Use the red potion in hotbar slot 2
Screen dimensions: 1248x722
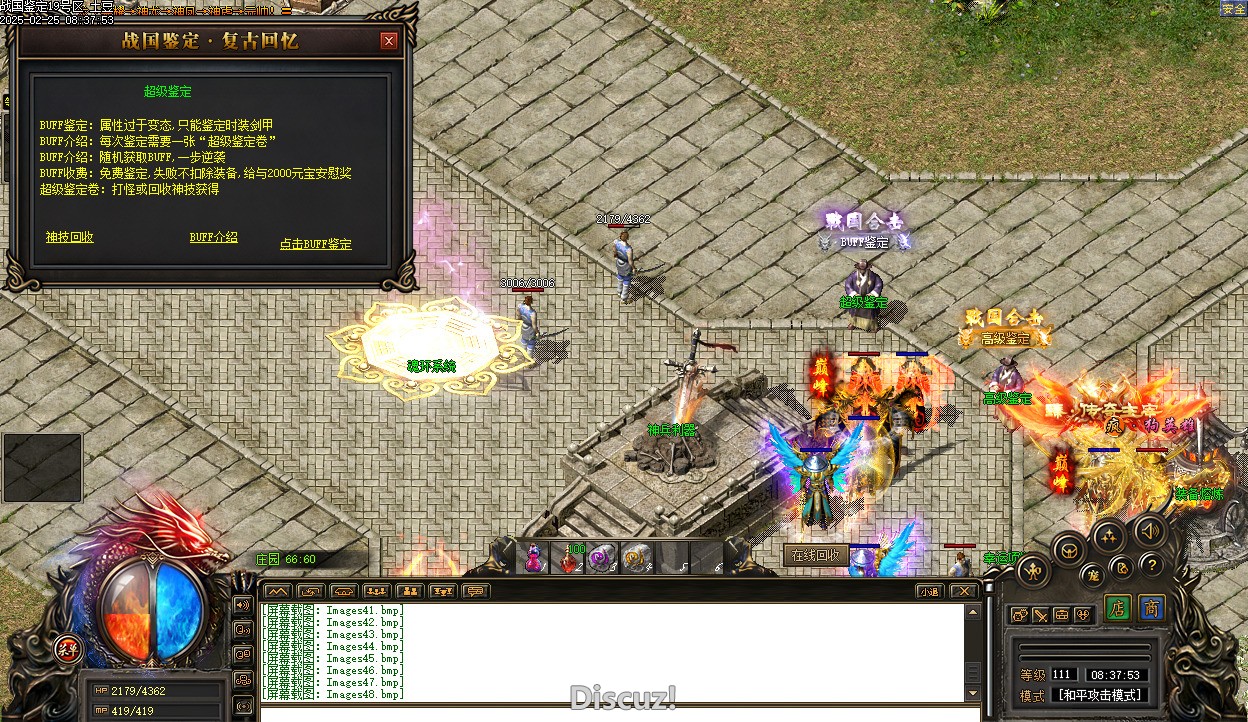pyautogui.click(x=569, y=559)
